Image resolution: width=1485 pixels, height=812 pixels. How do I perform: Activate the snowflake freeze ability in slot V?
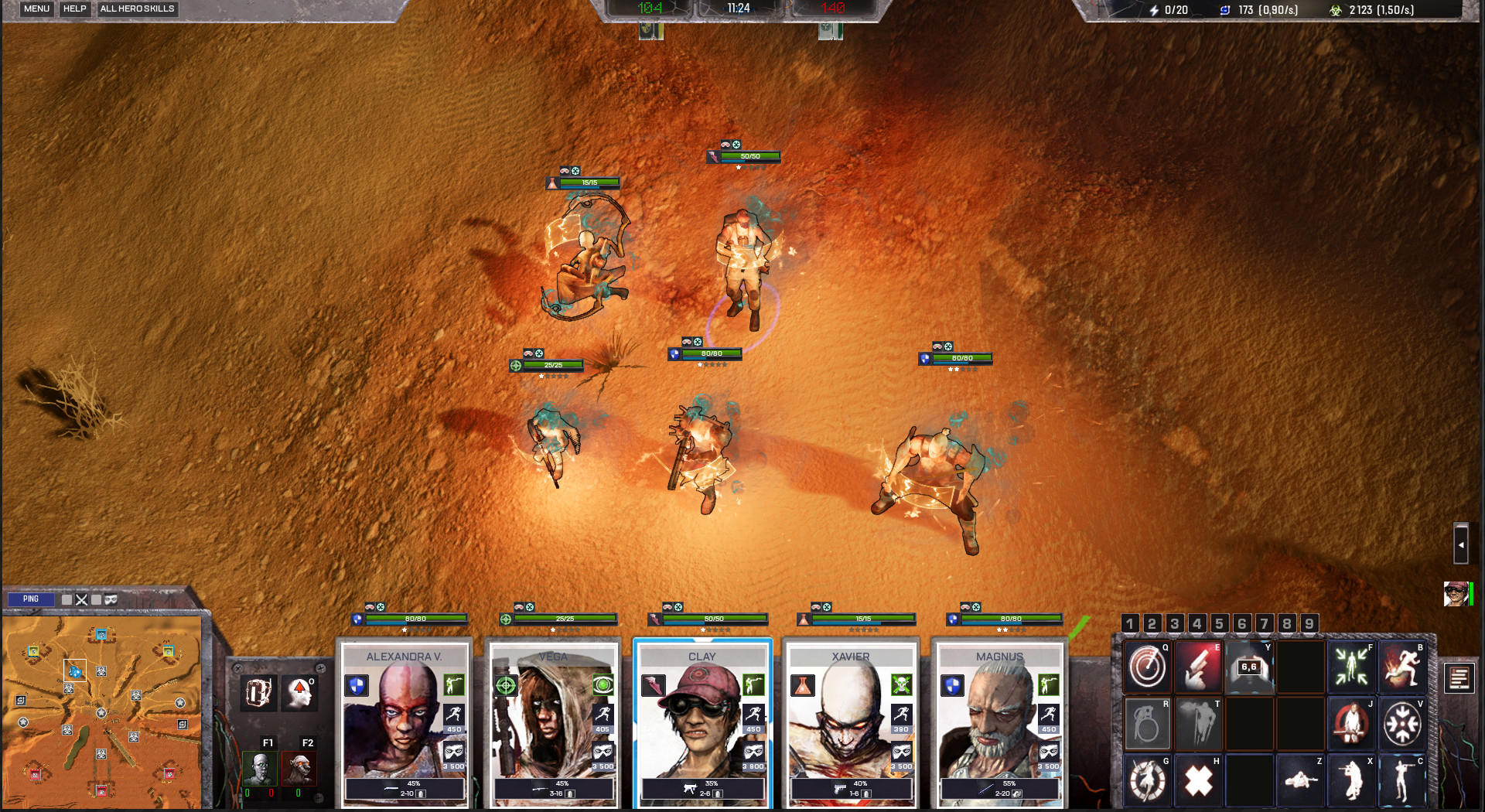click(1403, 725)
